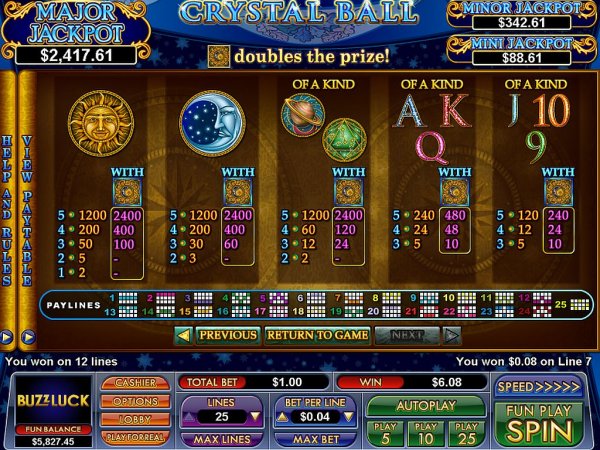Select Max Lines

(221, 438)
